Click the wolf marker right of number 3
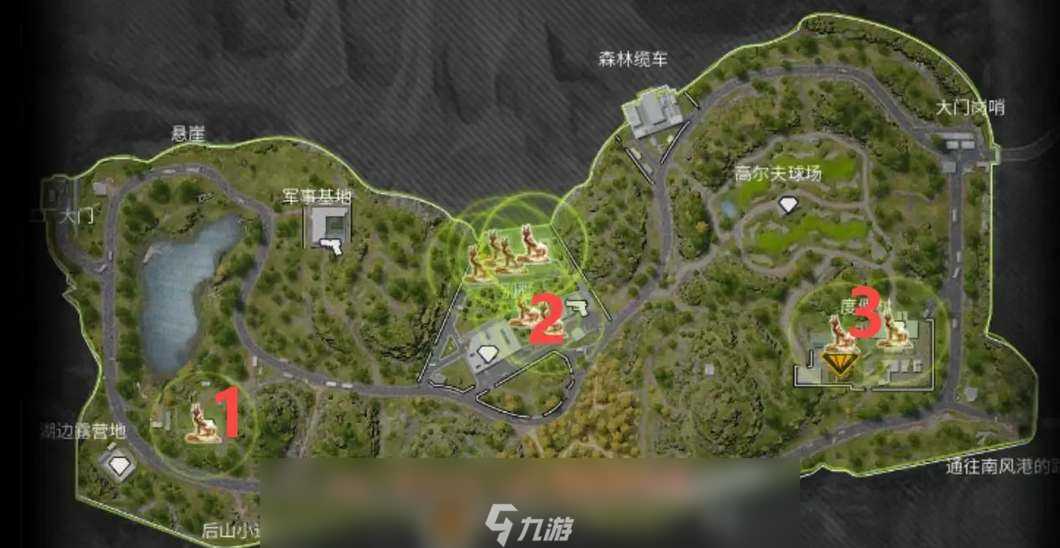 coord(895,334)
